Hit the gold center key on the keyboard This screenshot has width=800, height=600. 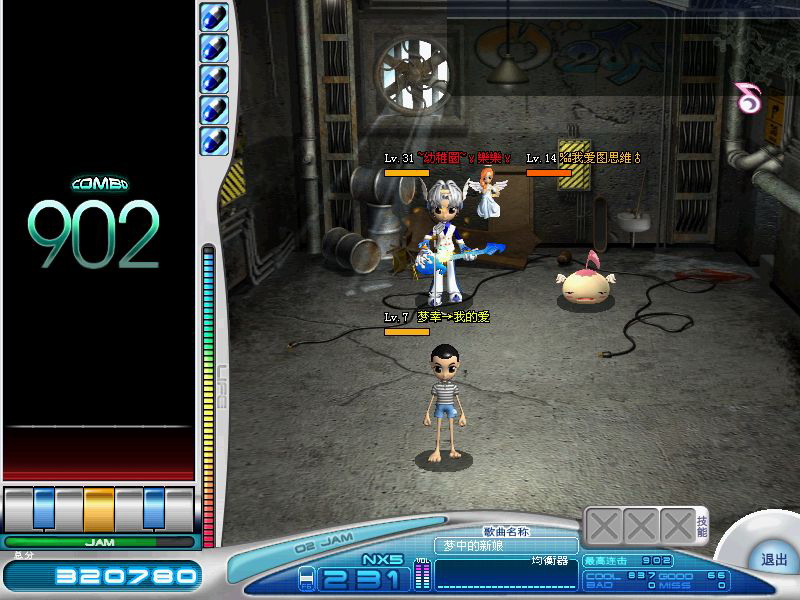(99, 507)
